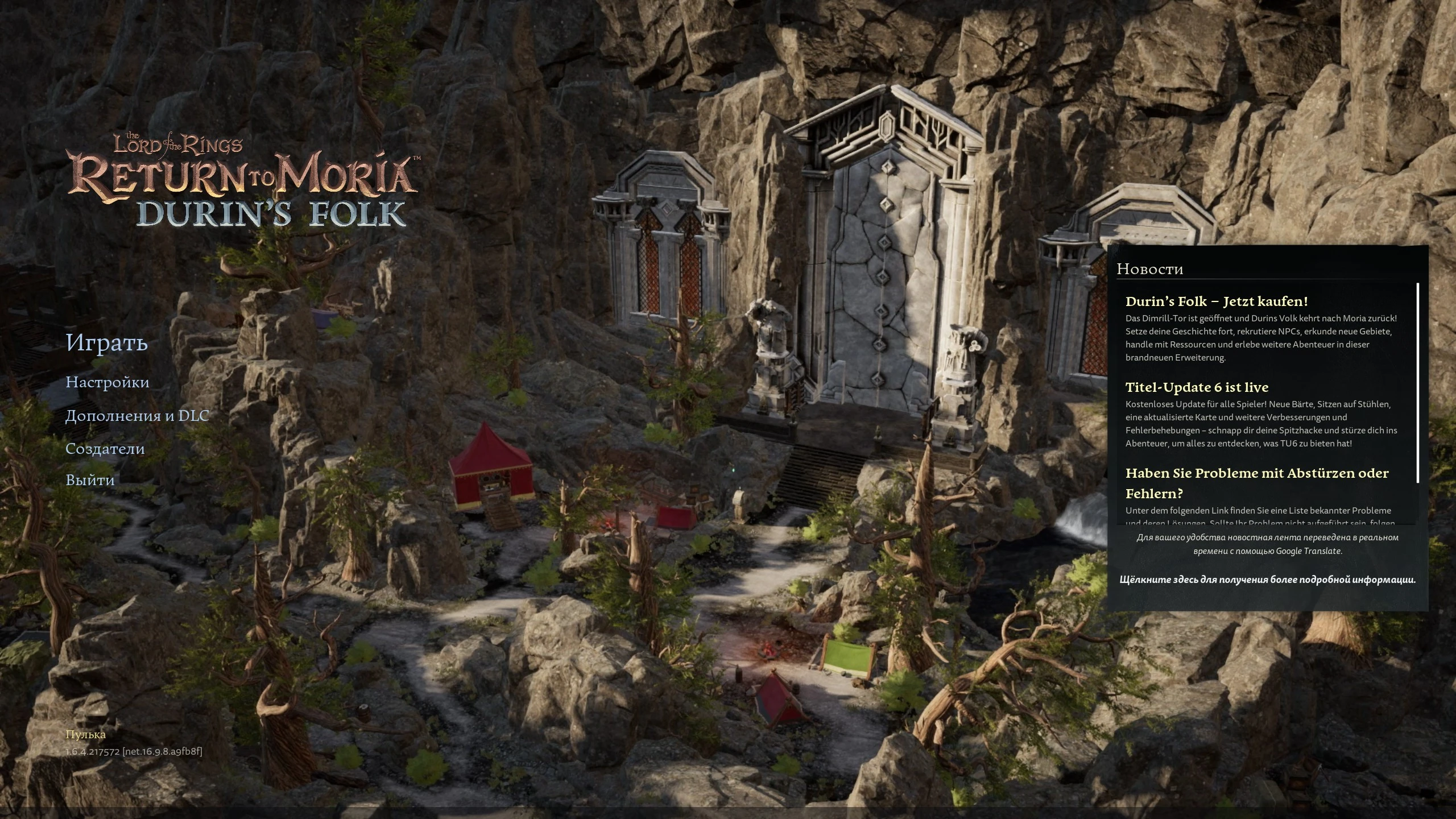
Task: Click the player name "Пулька"
Action: (x=85, y=734)
